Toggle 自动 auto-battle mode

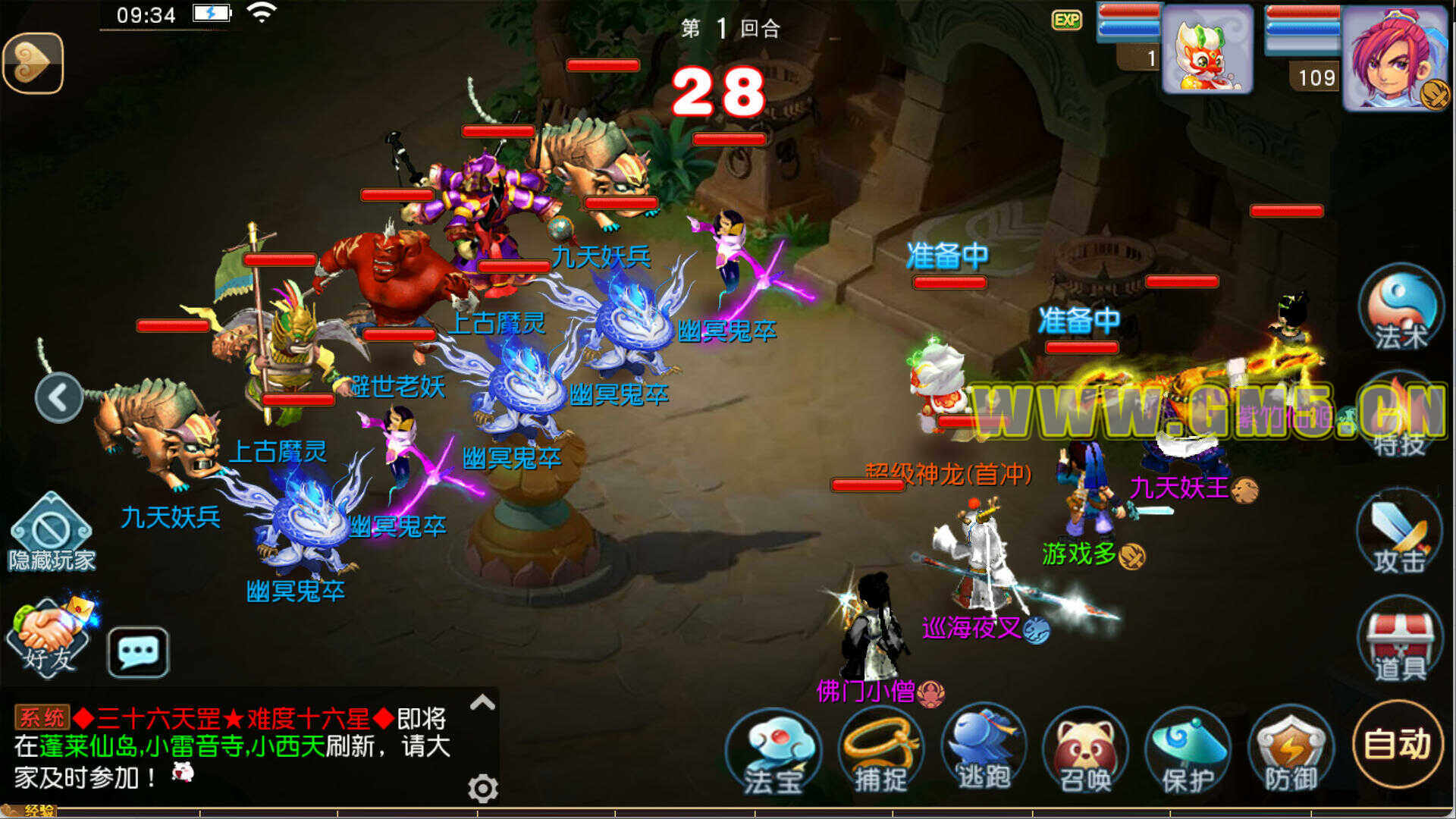(1398, 744)
